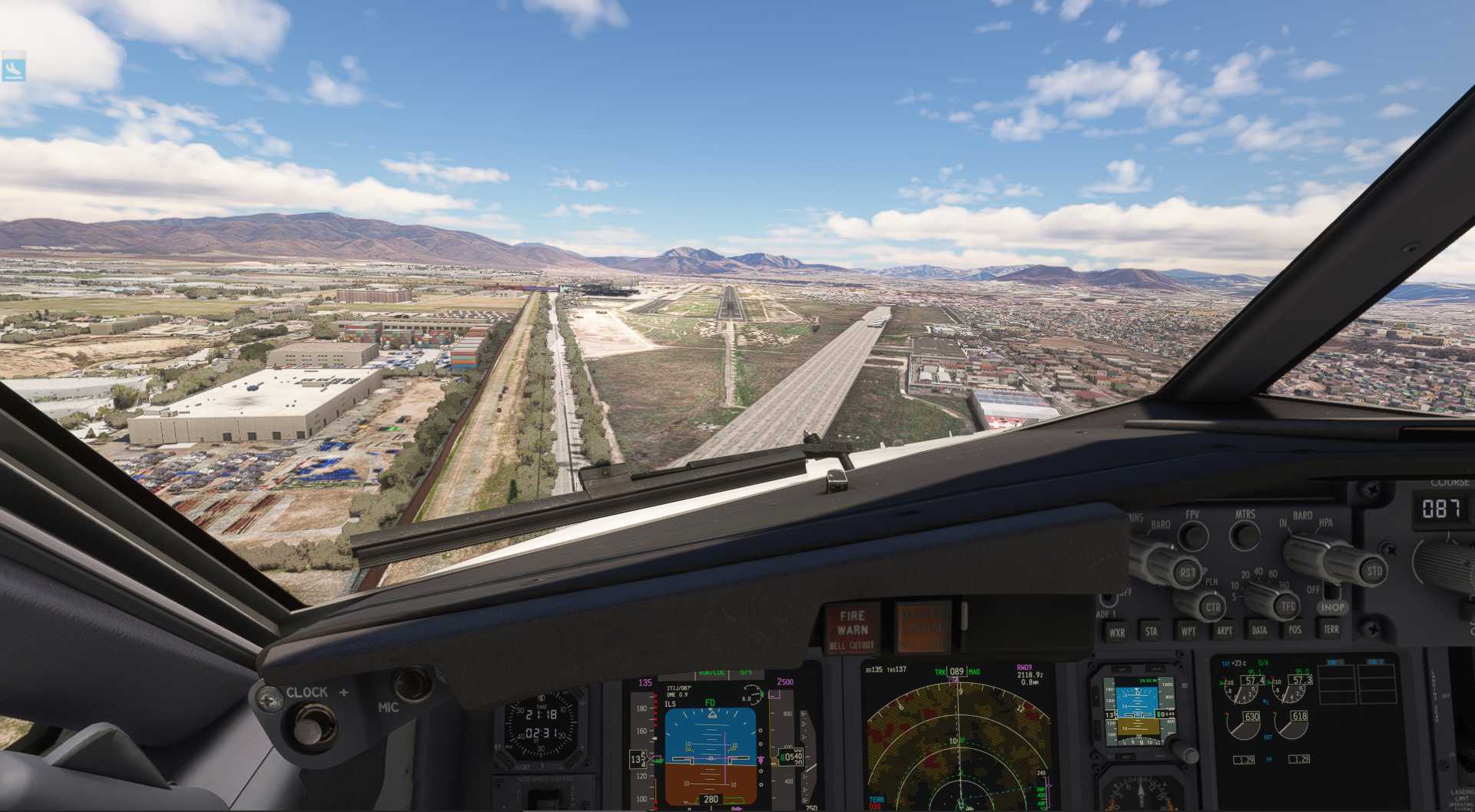Toggle the WPT waypoint button
This screenshot has width=1475, height=812.
1188,631
